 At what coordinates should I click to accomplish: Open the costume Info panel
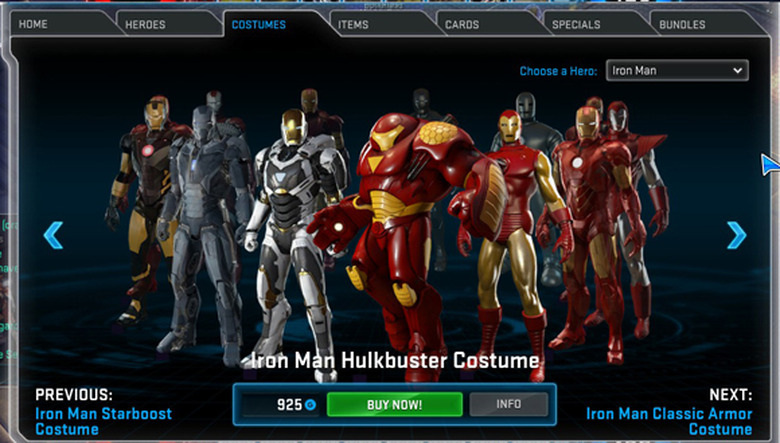coord(509,404)
